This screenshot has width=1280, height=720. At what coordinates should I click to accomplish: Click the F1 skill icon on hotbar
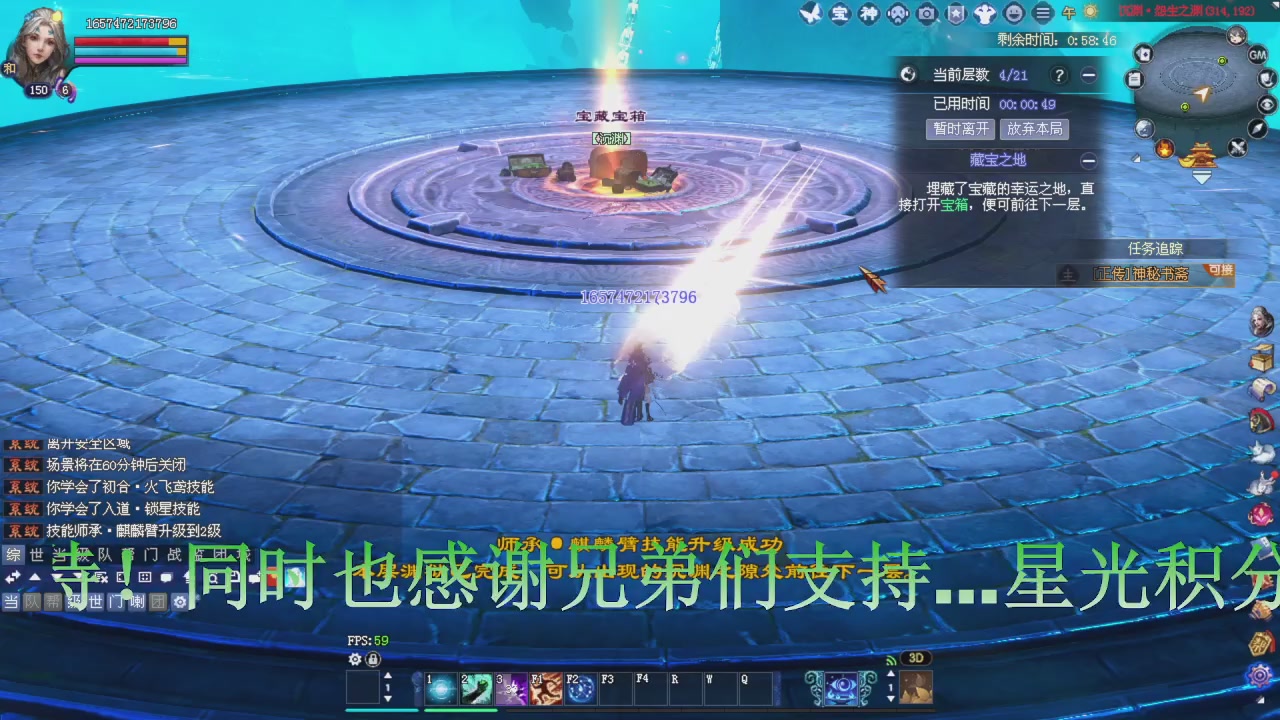click(547, 688)
